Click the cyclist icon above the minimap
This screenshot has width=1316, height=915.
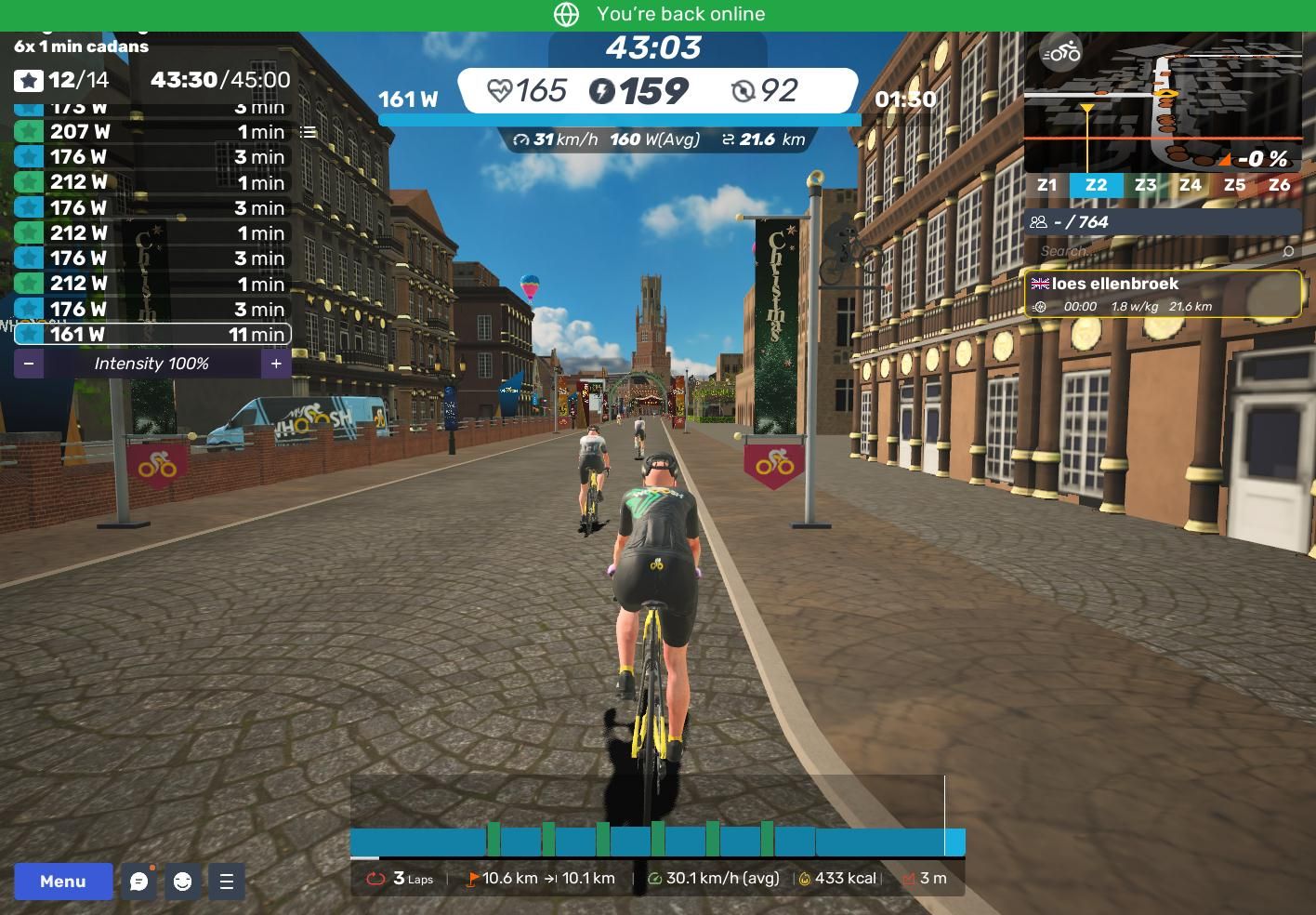tap(1060, 52)
